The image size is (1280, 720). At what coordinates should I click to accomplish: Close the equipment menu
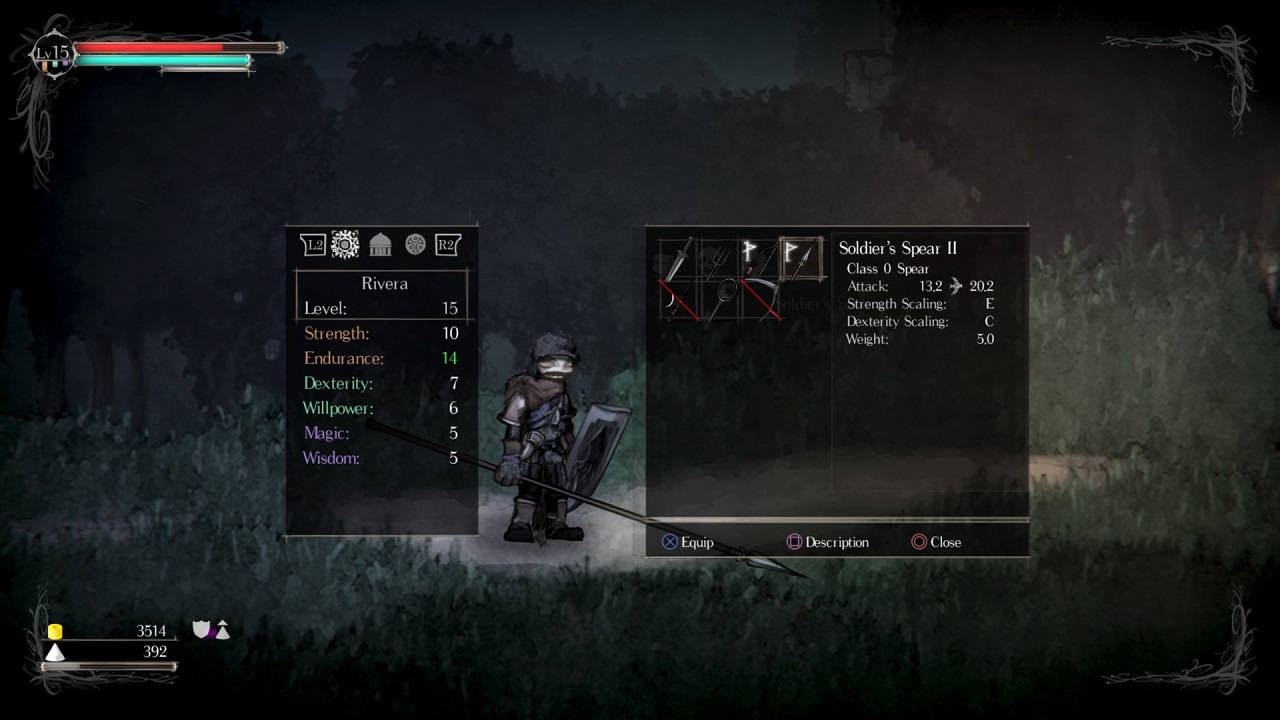(x=936, y=542)
